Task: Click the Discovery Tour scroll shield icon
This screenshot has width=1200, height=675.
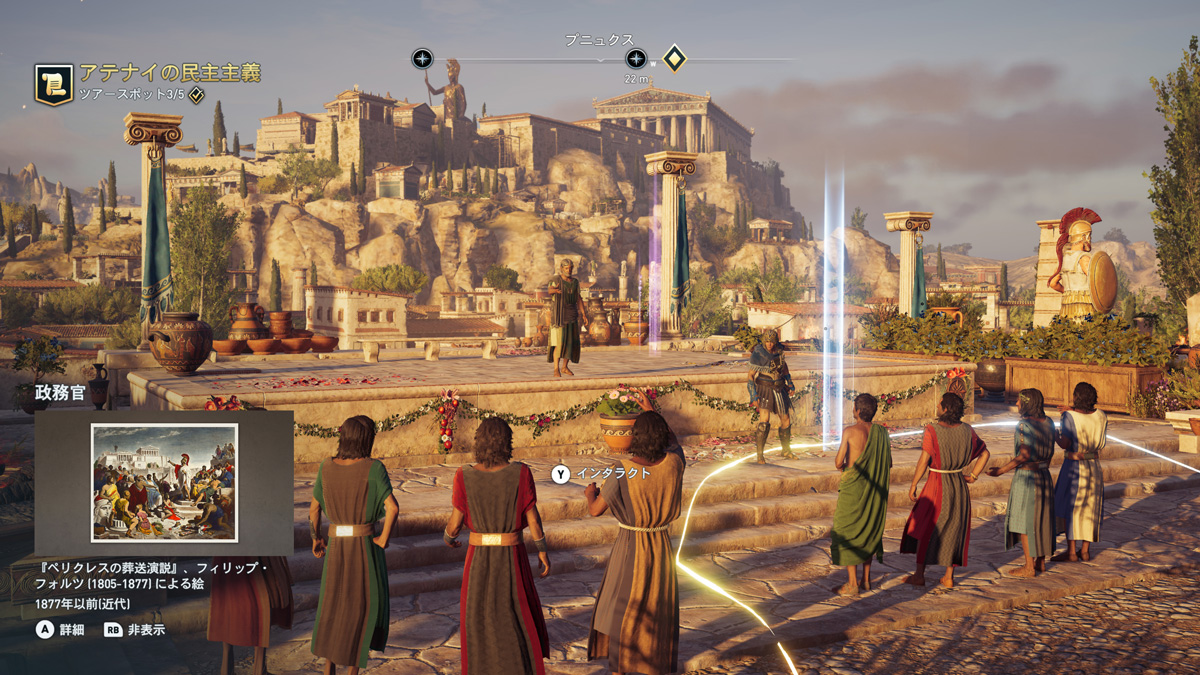Action: (x=53, y=84)
